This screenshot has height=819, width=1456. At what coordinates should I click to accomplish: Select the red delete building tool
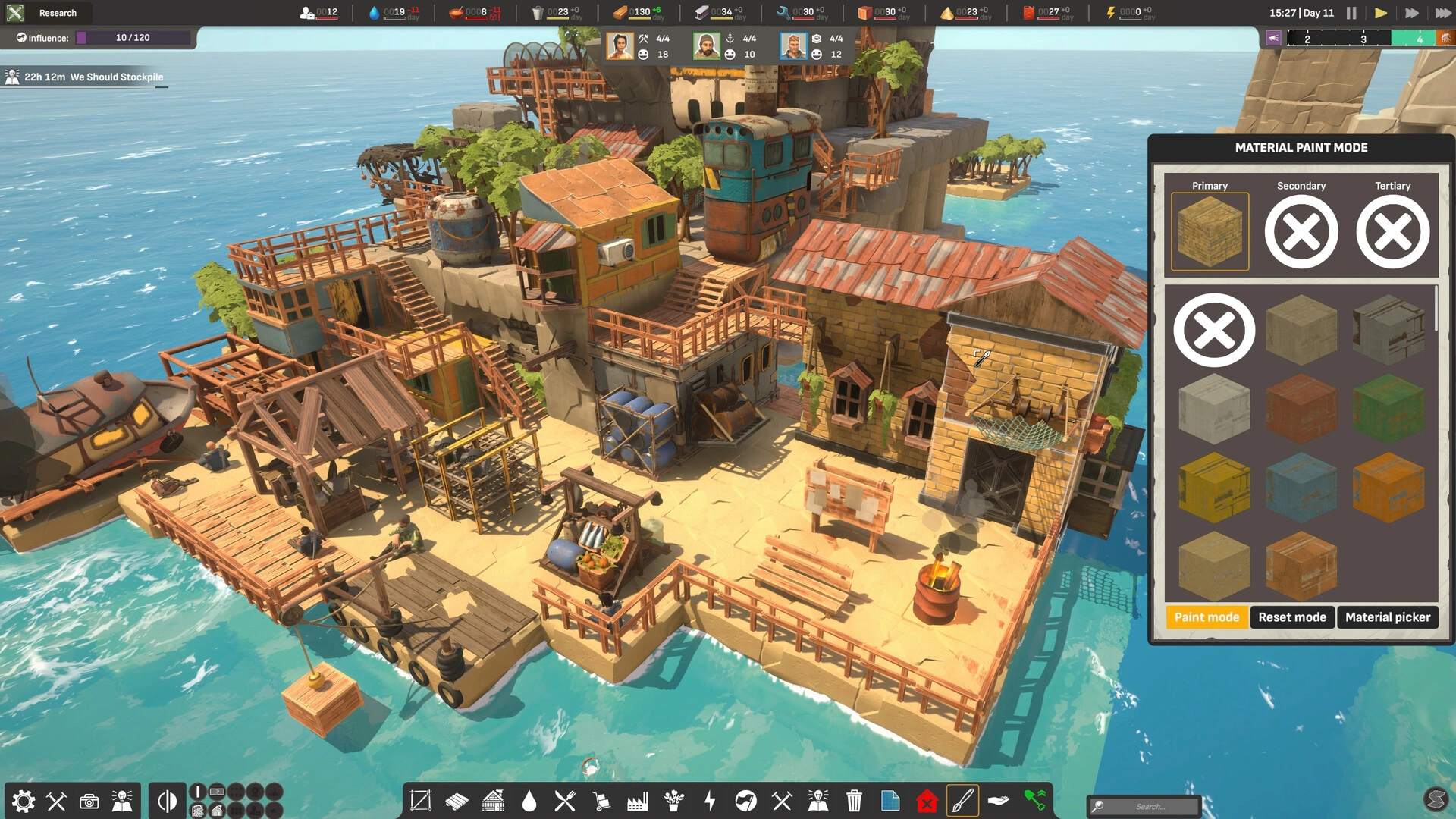click(927, 800)
